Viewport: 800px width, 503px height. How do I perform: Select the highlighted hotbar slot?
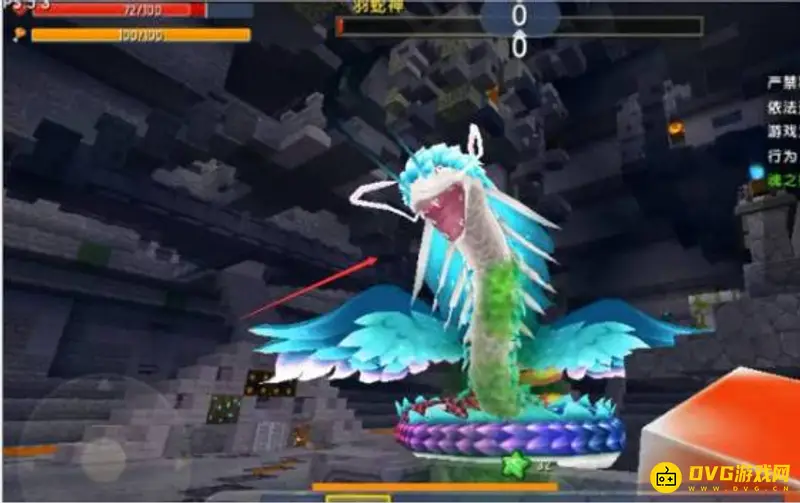[357, 497]
